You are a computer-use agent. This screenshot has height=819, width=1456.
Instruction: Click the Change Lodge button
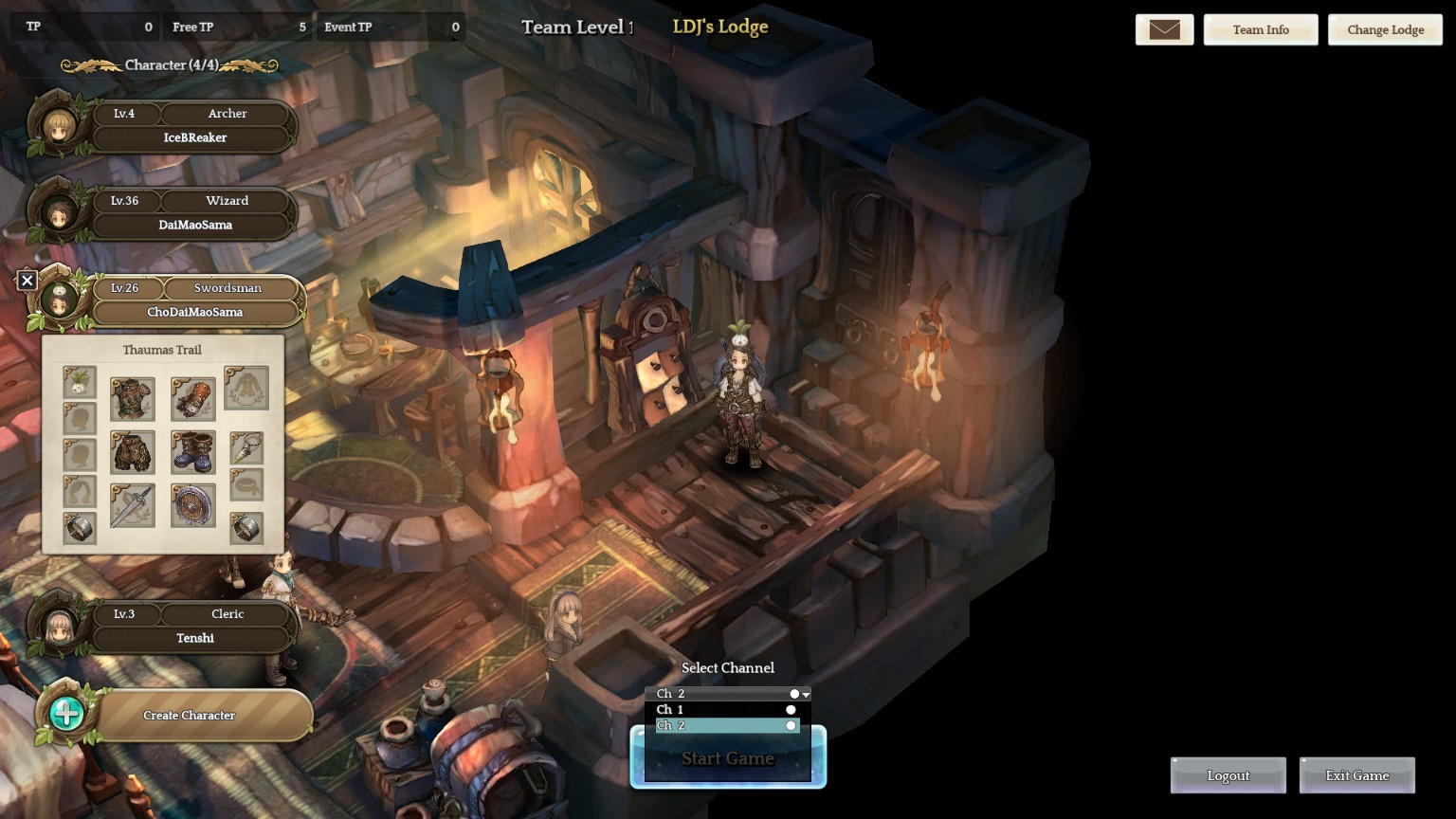tap(1385, 29)
